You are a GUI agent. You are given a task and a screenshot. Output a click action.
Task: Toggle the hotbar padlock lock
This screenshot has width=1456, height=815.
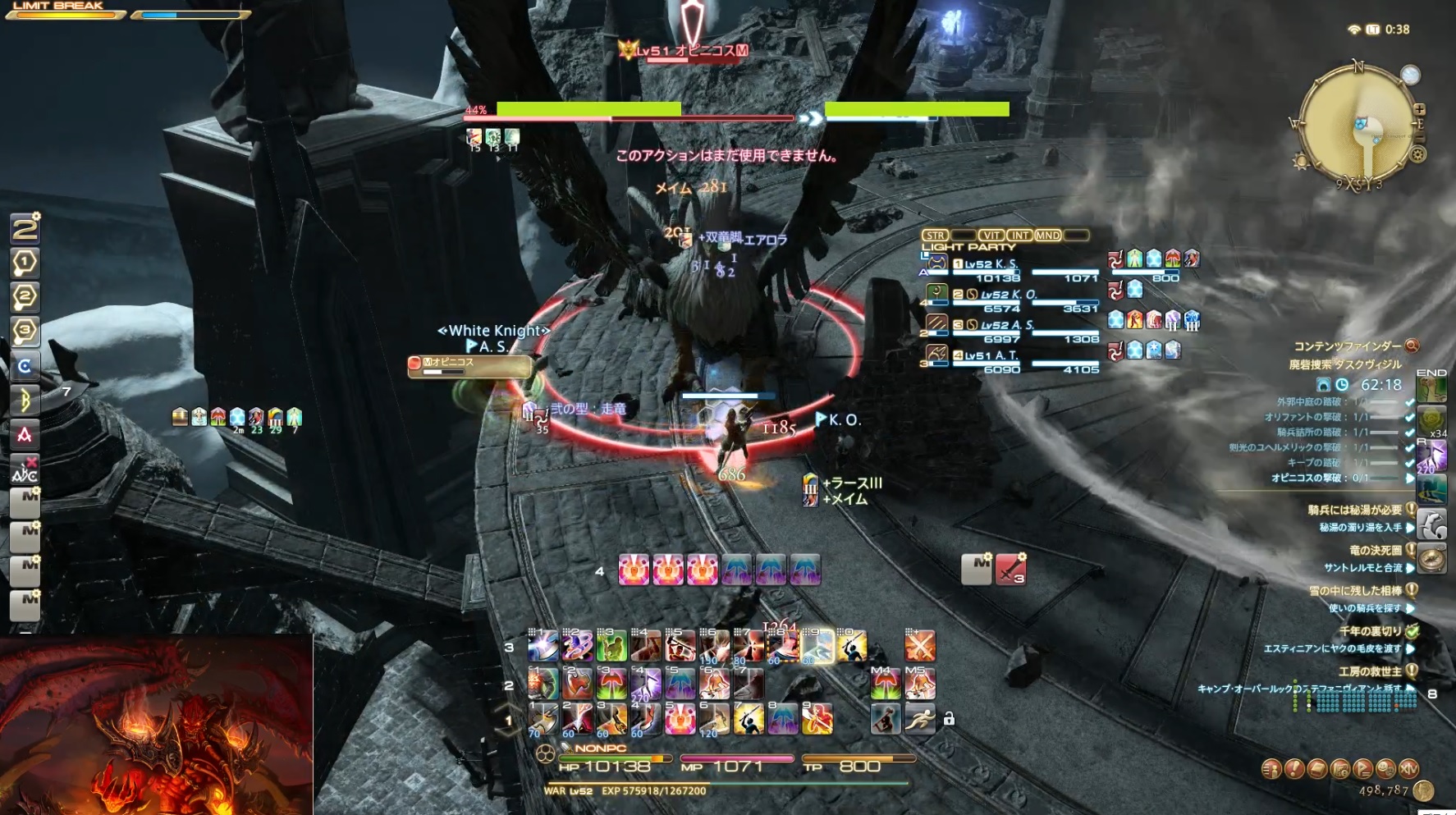point(949,719)
